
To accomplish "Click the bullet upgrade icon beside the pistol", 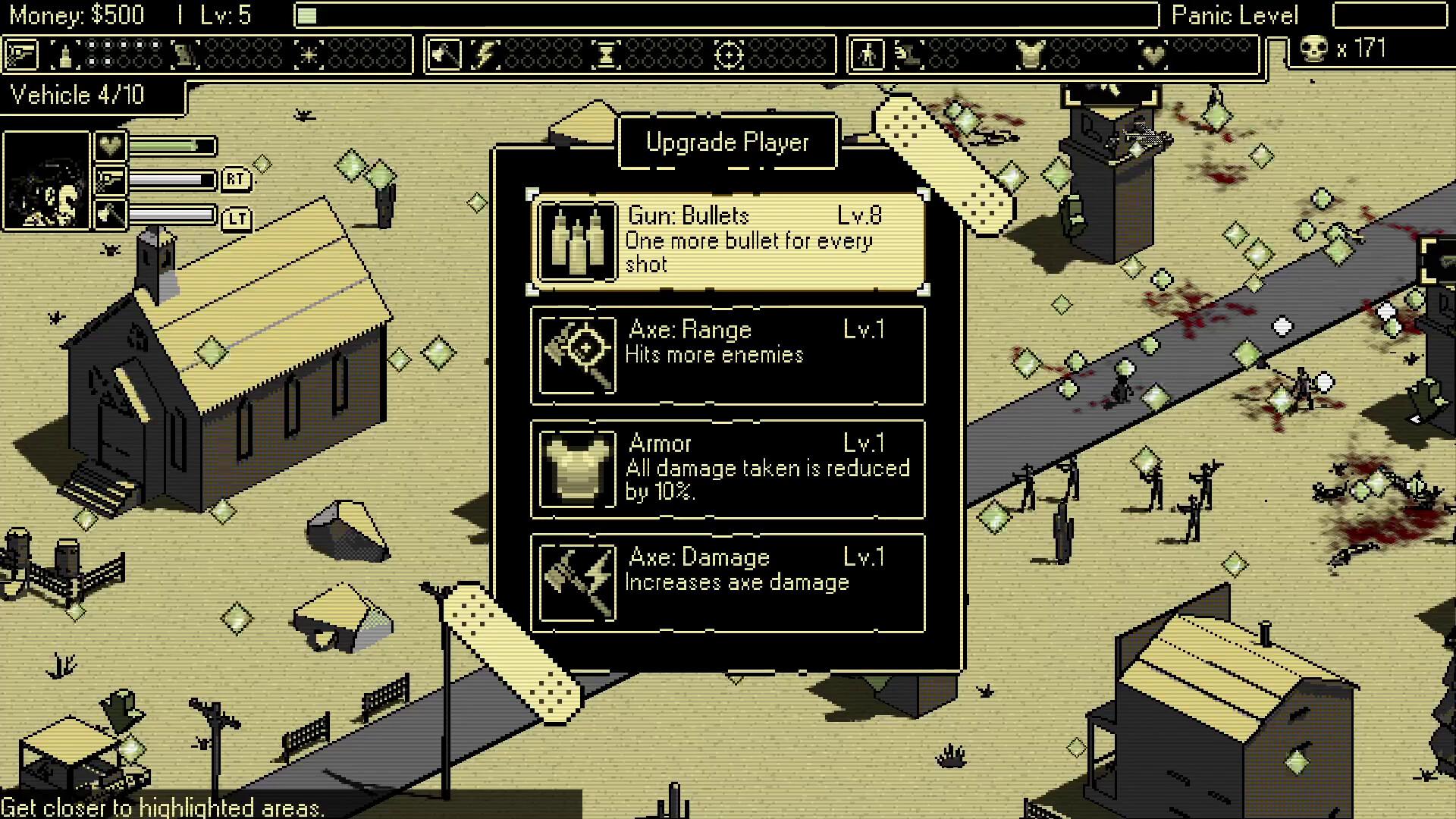I will [64, 53].
